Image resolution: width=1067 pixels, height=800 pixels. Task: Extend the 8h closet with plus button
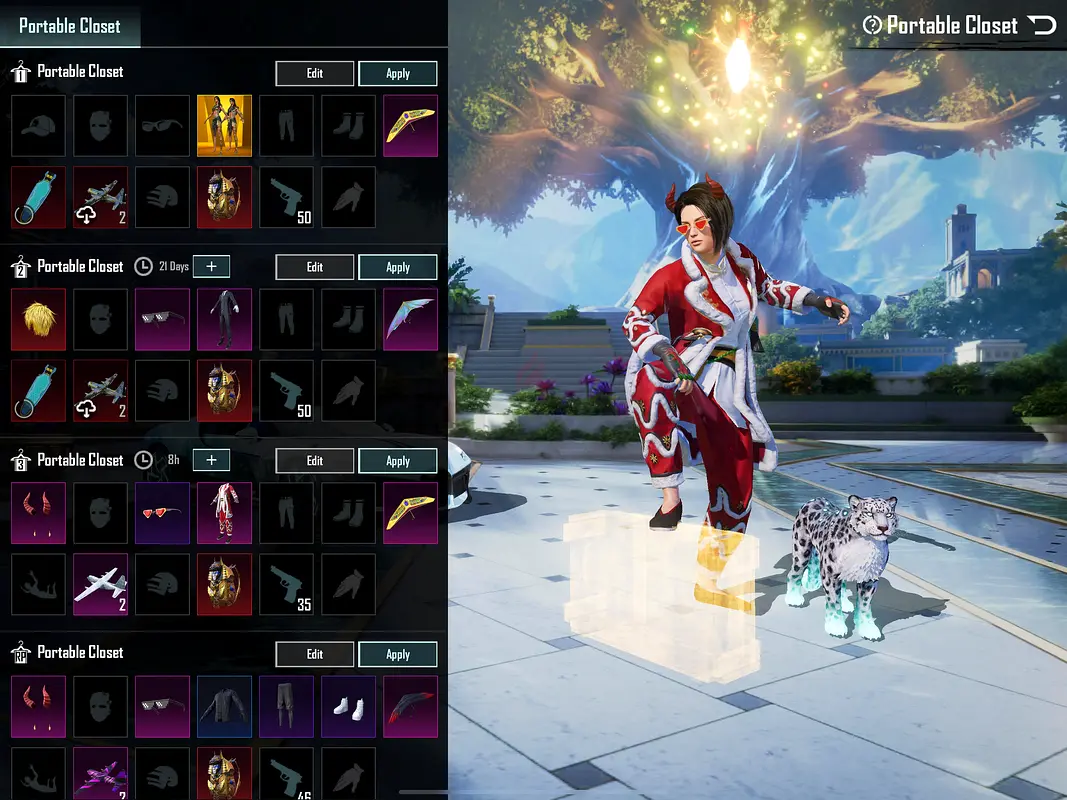(x=211, y=460)
